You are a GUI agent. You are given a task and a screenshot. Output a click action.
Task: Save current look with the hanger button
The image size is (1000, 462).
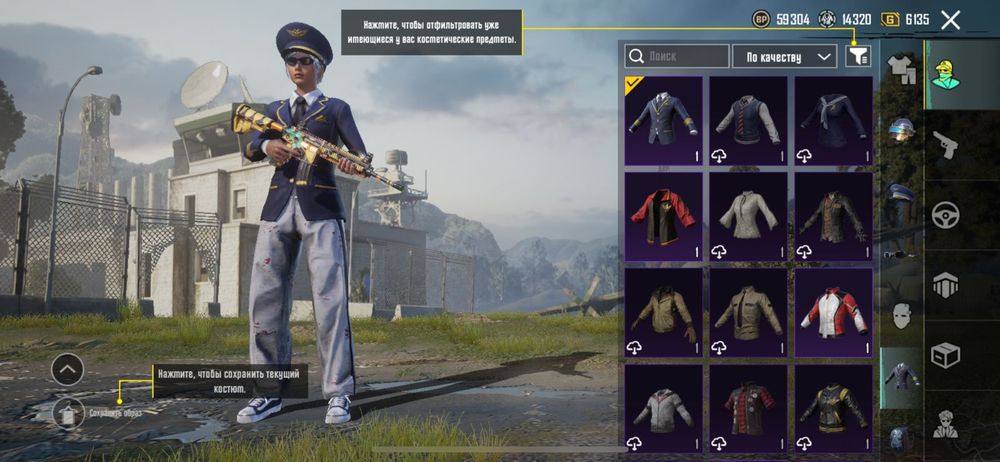69,412
